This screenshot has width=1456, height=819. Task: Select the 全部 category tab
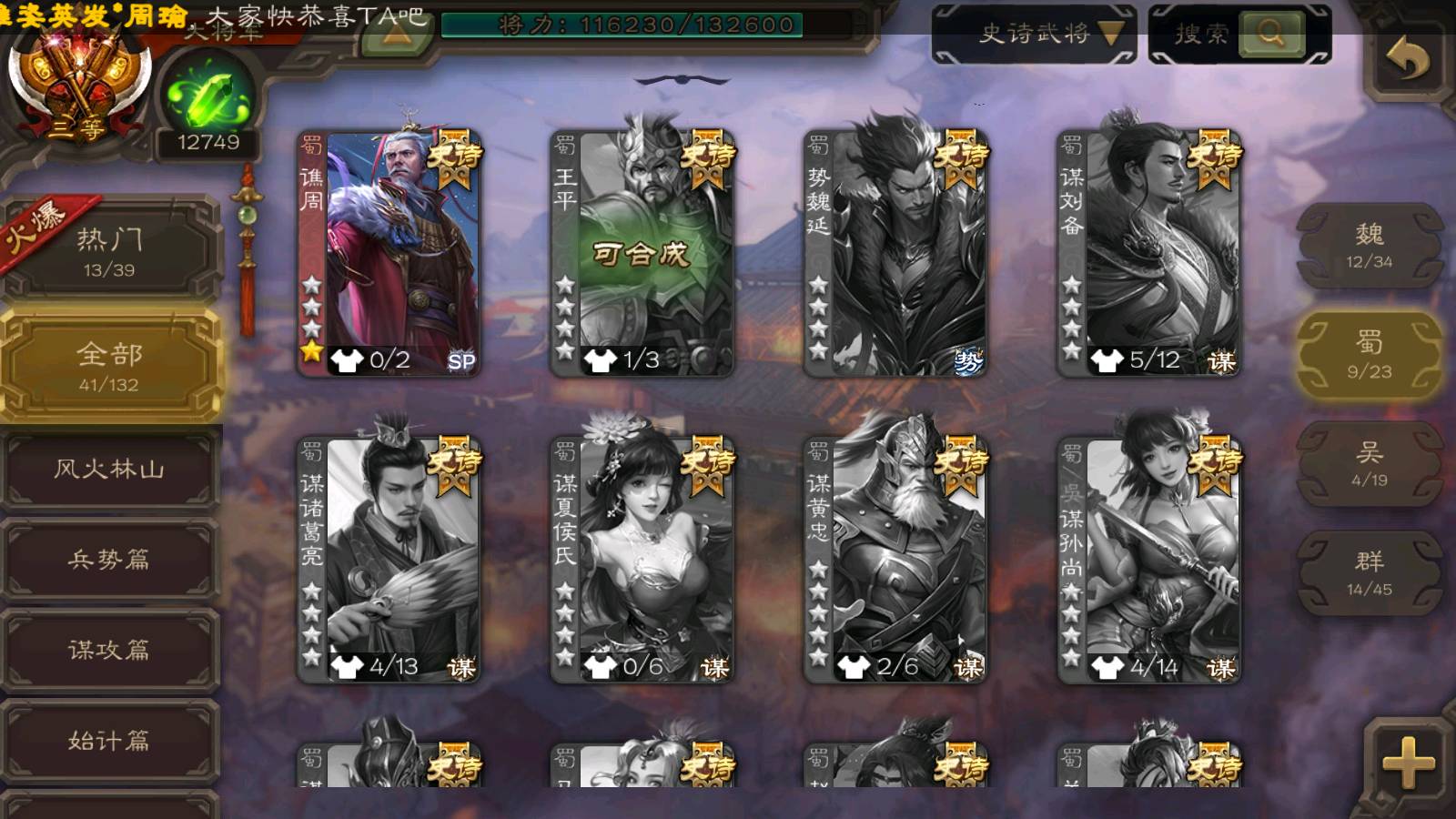[x=109, y=365]
